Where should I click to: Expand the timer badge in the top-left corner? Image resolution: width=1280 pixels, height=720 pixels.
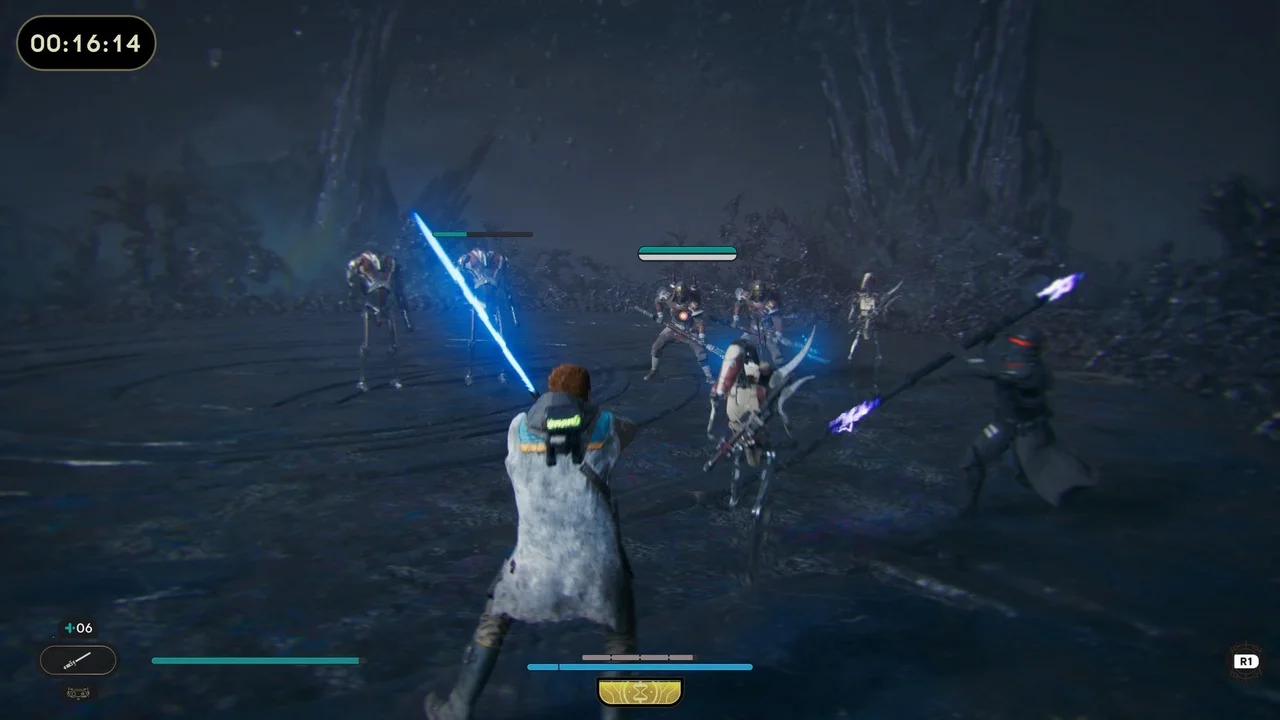[x=86, y=43]
